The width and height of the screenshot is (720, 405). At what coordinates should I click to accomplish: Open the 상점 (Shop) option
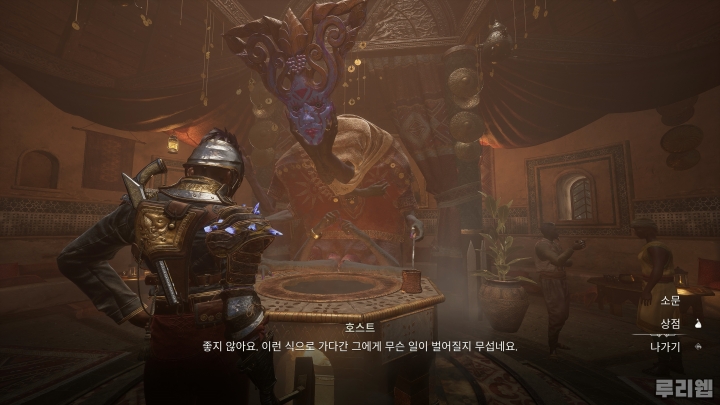[670, 323]
